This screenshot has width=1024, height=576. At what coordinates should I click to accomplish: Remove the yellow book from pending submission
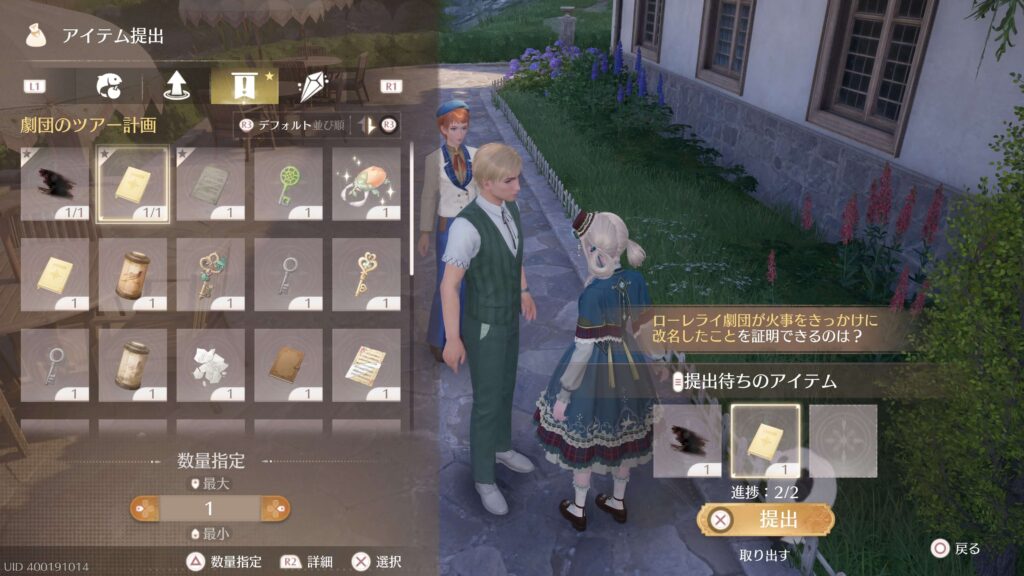[x=765, y=440]
